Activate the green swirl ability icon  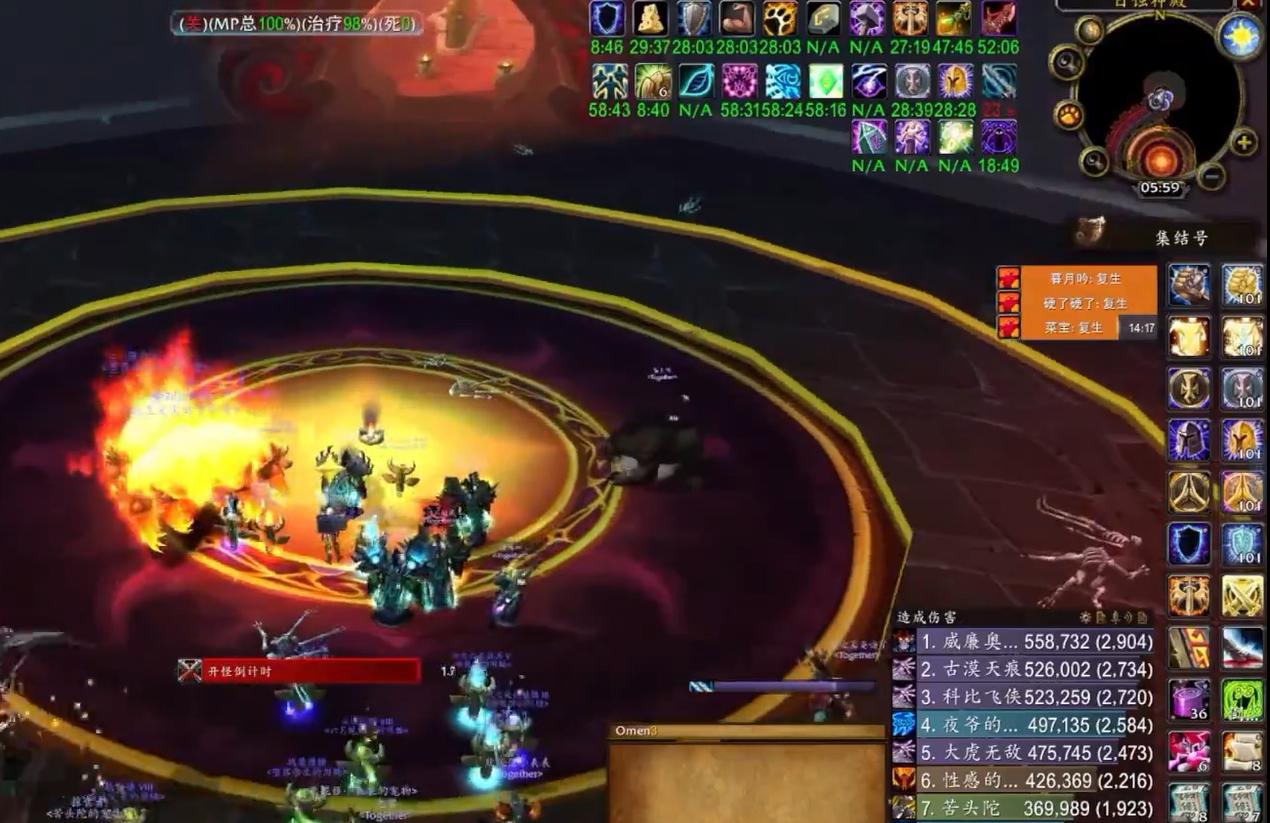coord(1242,699)
